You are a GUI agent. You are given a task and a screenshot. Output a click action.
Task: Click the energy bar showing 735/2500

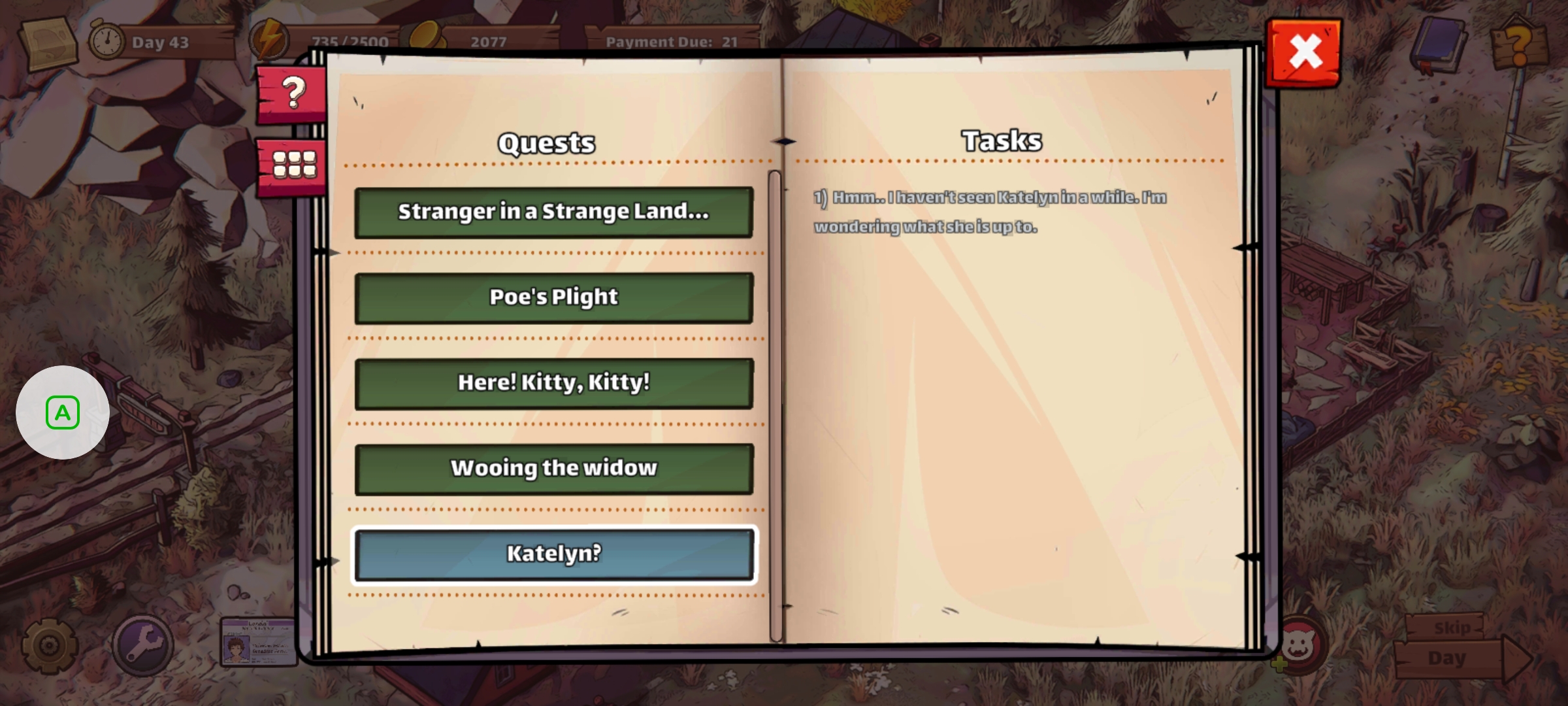pos(350,41)
